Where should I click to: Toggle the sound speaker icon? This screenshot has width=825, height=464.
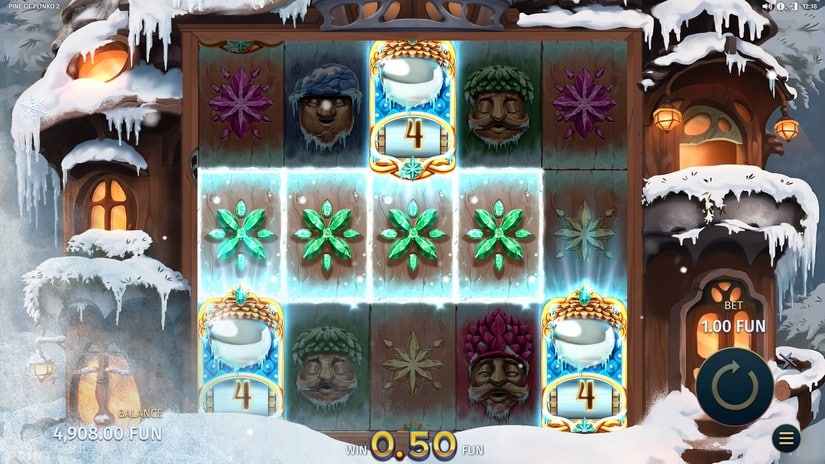(767, 6)
